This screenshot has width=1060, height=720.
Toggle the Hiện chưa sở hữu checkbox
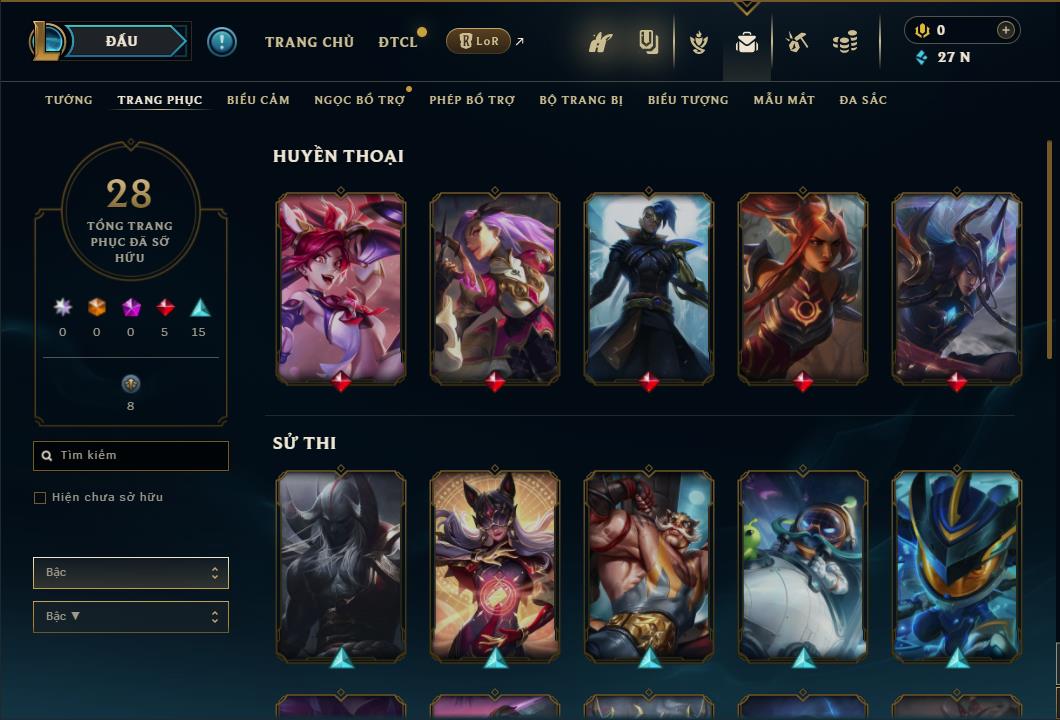40,498
